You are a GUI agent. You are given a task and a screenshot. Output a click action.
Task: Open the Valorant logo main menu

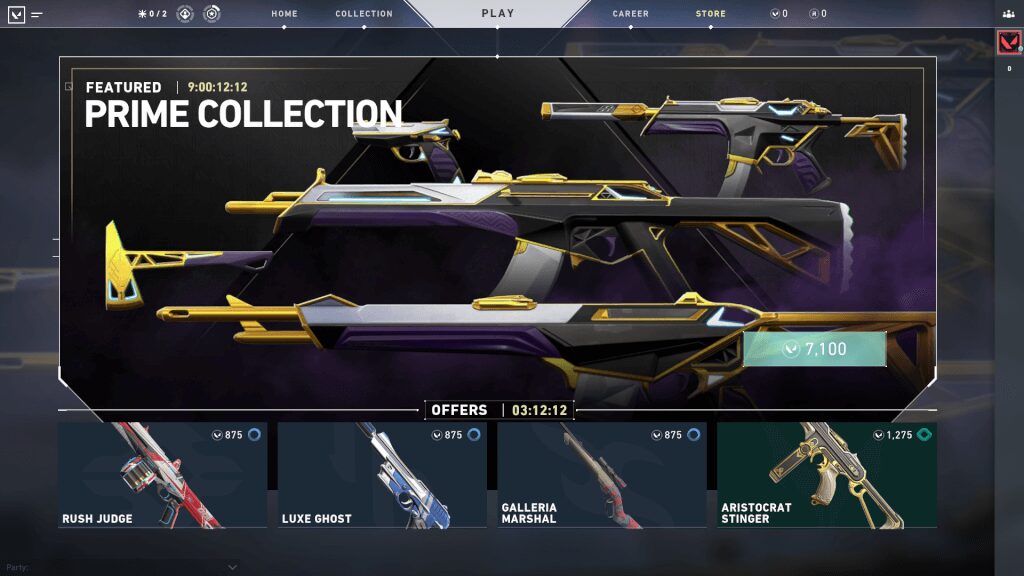[16, 15]
